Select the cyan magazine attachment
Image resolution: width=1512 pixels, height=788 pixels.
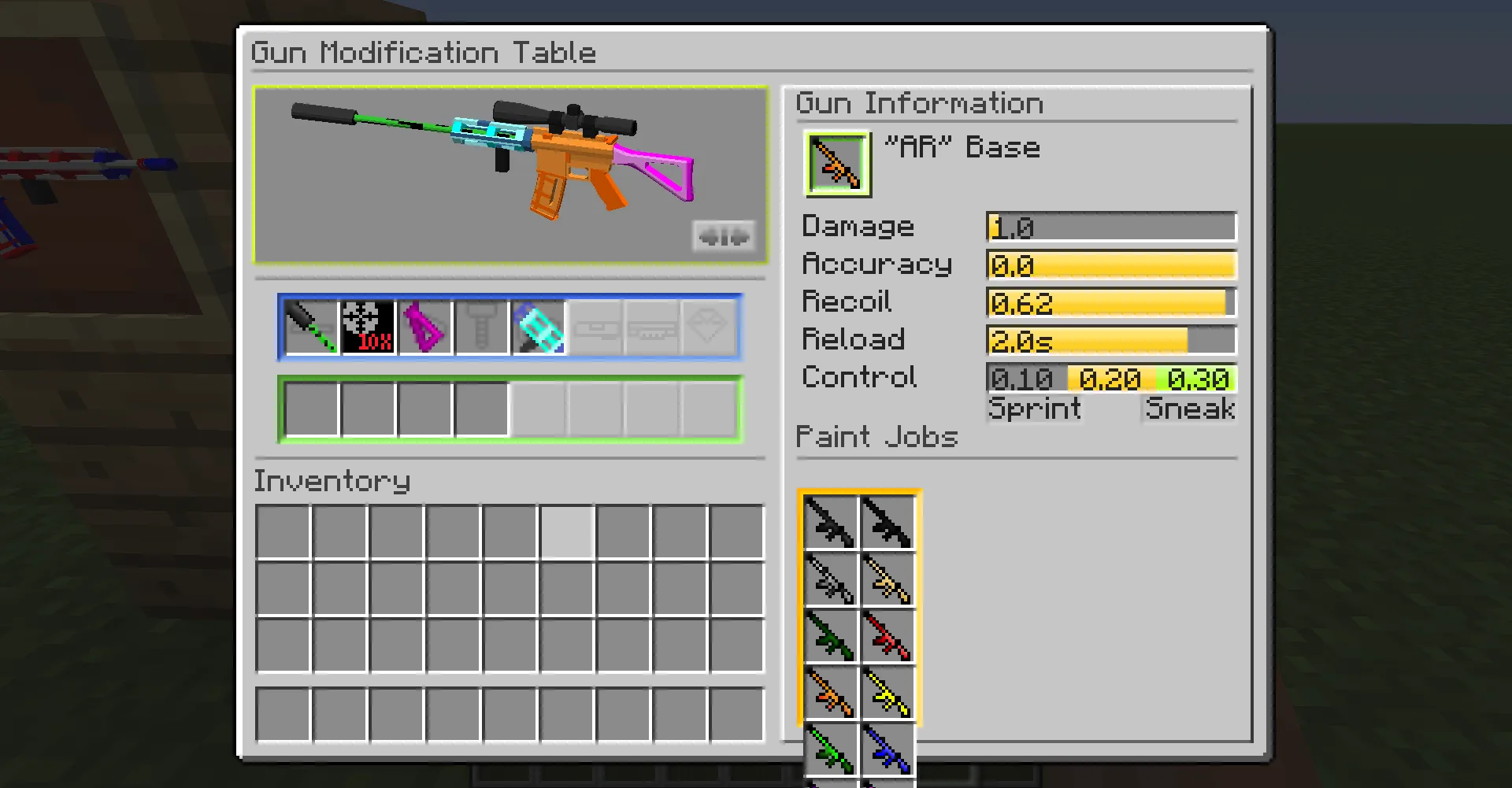click(539, 327)
